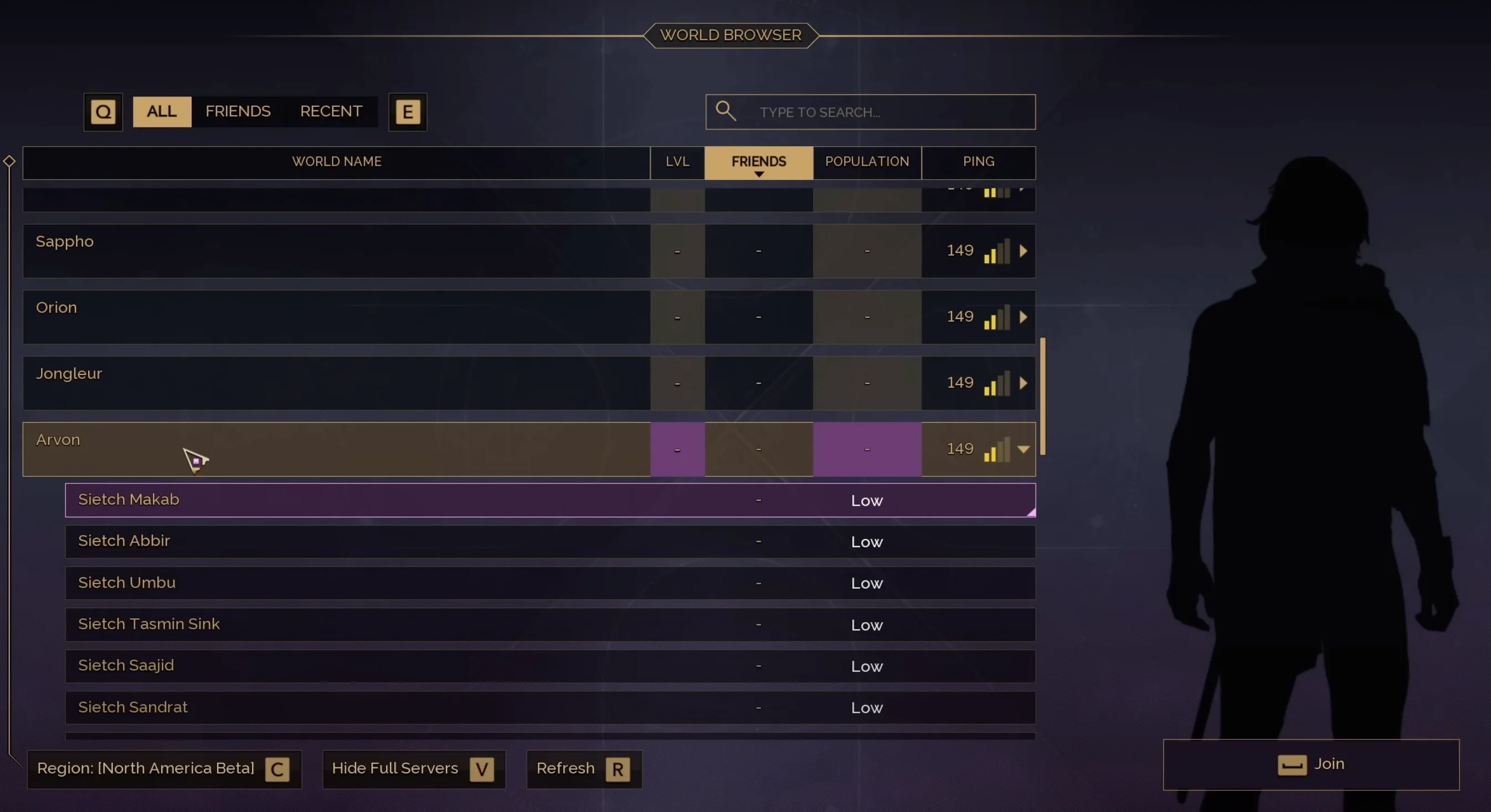Select the ALL worlds tab

[x=161, y=111]
